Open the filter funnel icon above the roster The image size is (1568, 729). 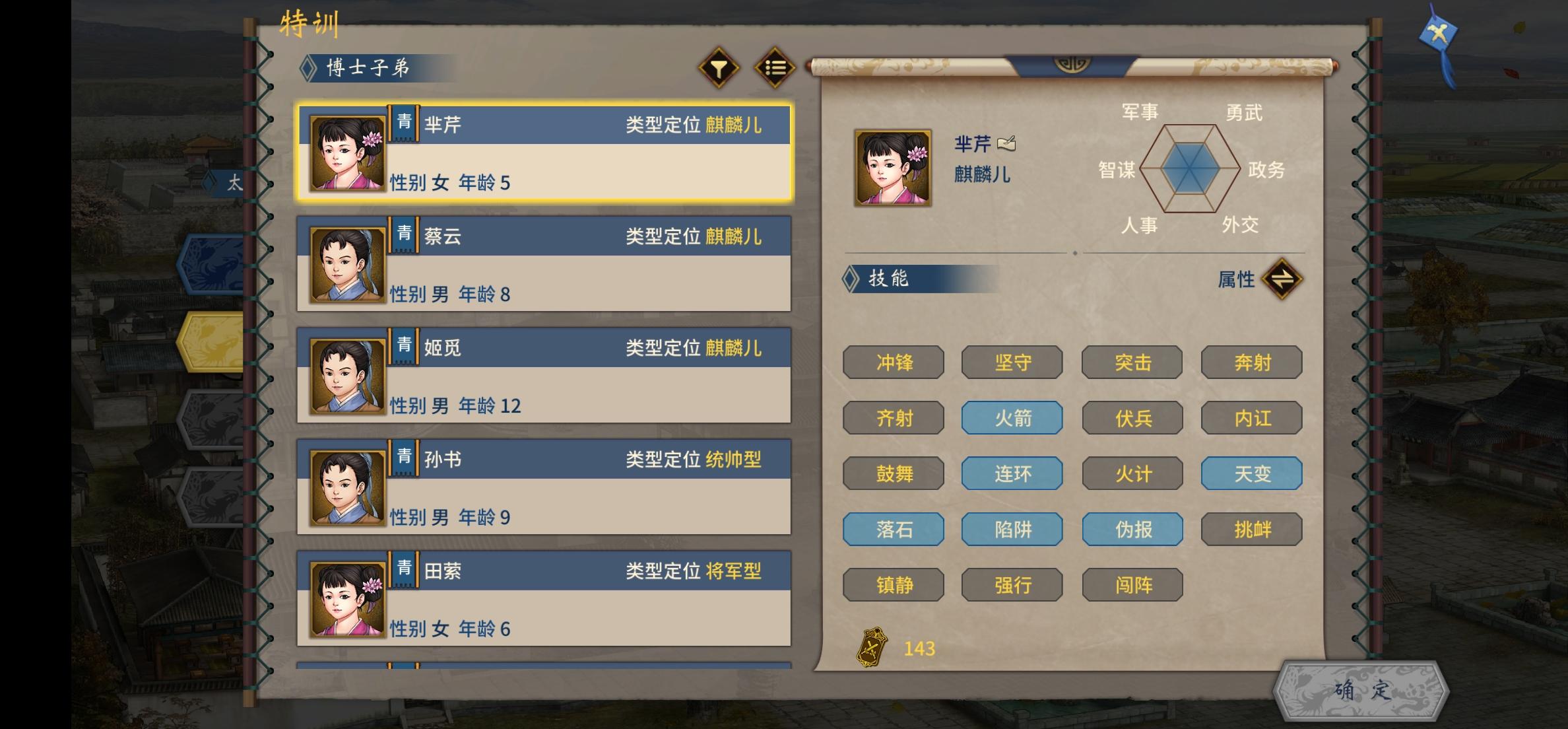point(719,67)
